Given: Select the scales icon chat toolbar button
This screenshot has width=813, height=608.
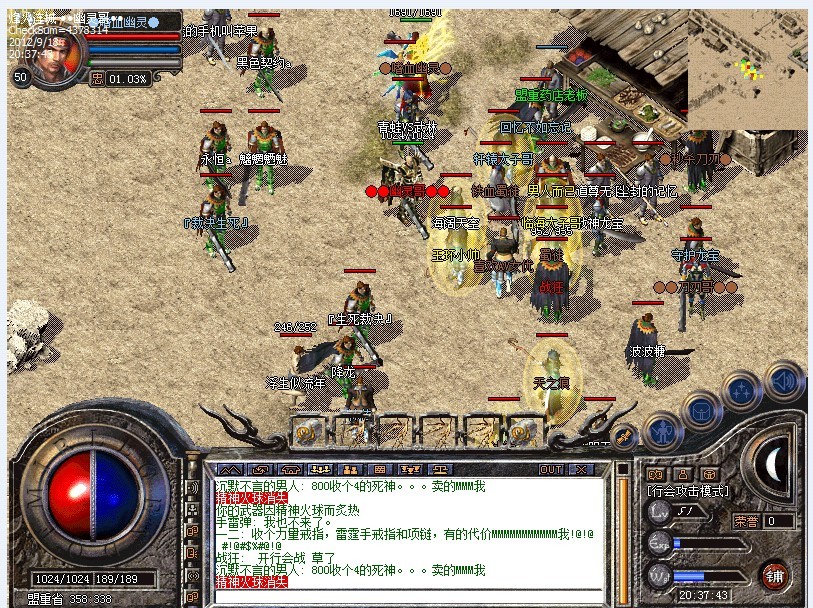Looking at the screenshot, I should pos(440,469).
